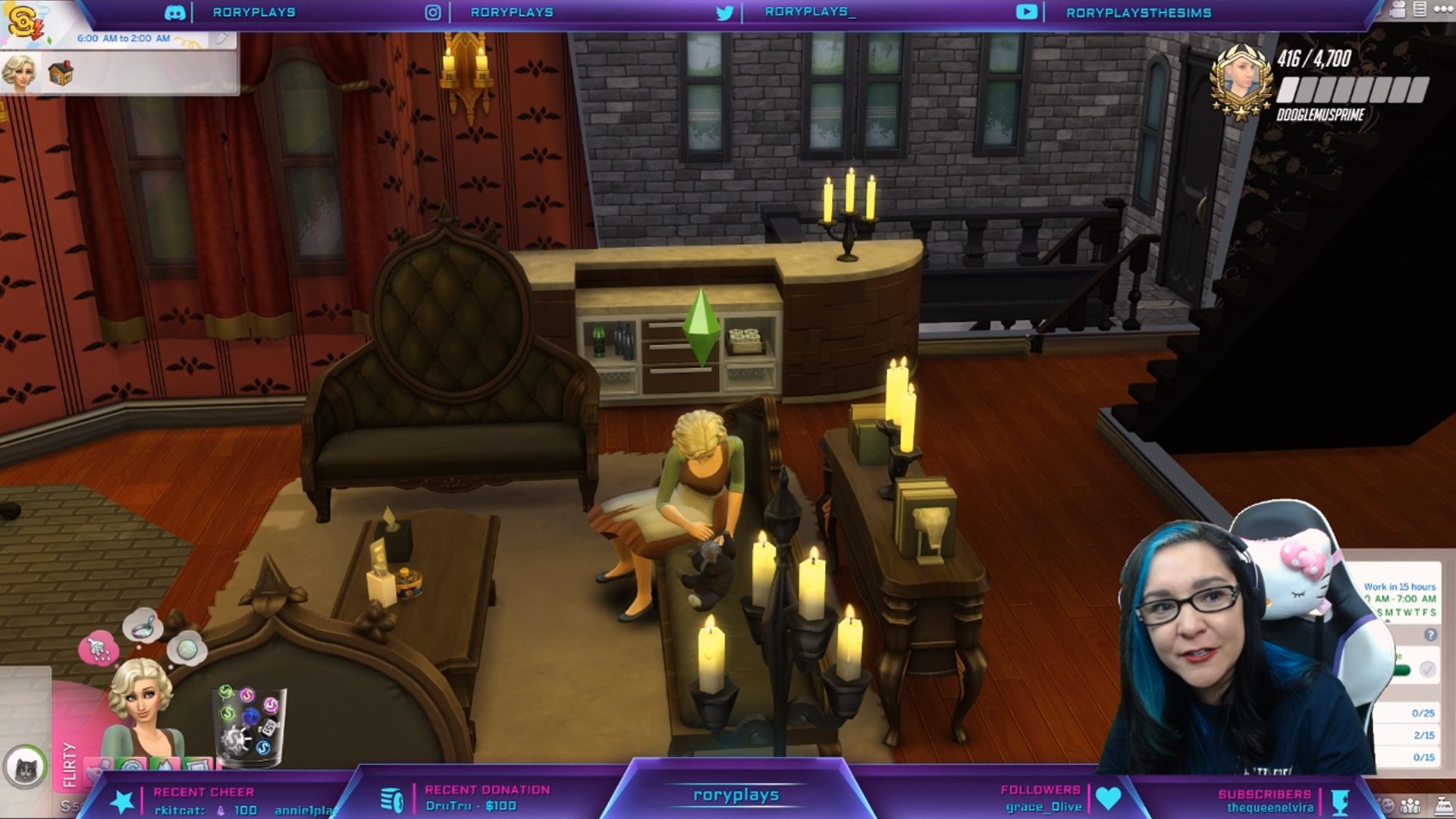Screen dimensions: 1456x819
Task: Click the Instagram icon beside RORYPLAYS
Action: (x=433, y=12)
